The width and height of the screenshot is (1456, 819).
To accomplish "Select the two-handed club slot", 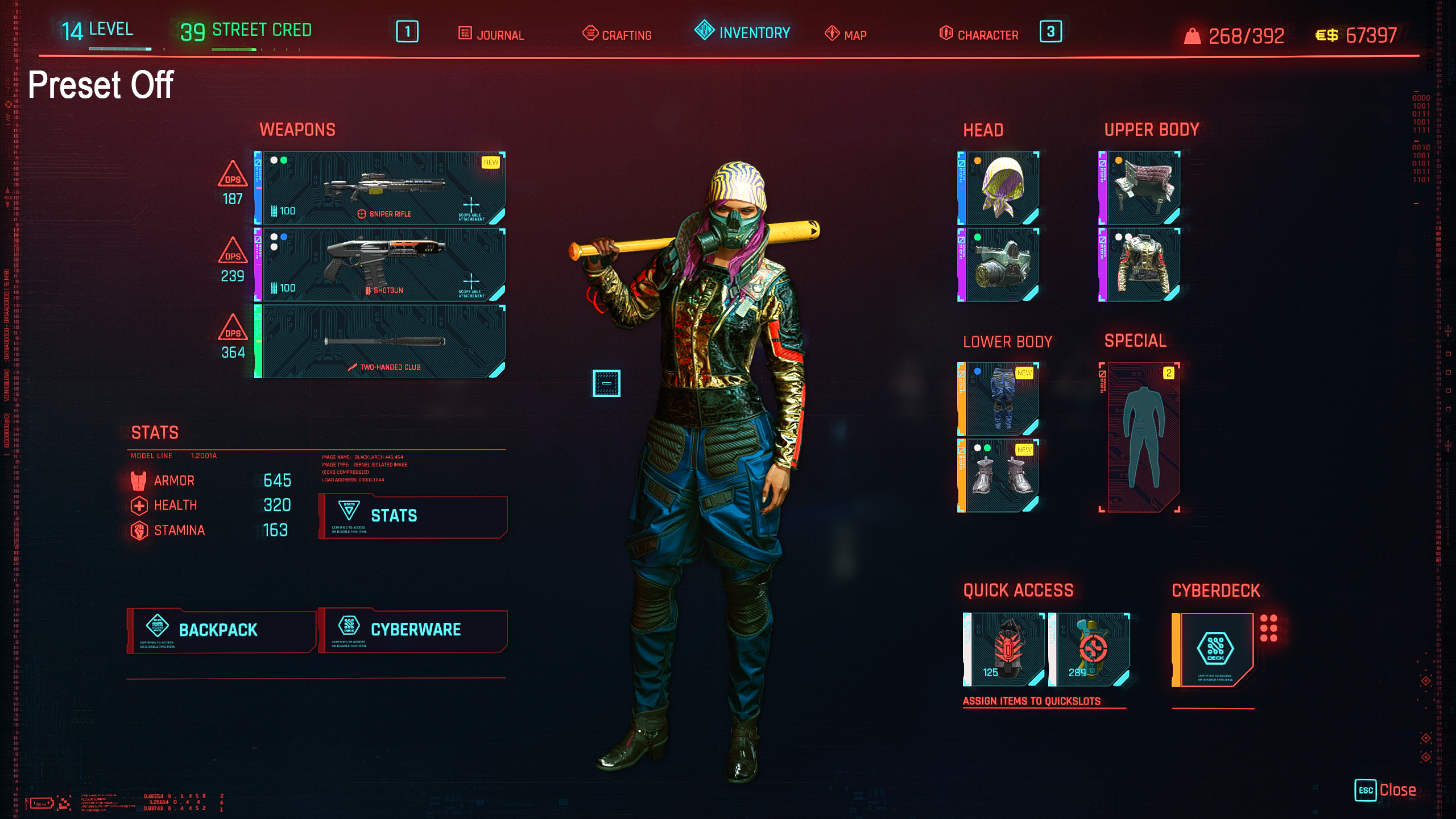I will (x=382, y=341).
